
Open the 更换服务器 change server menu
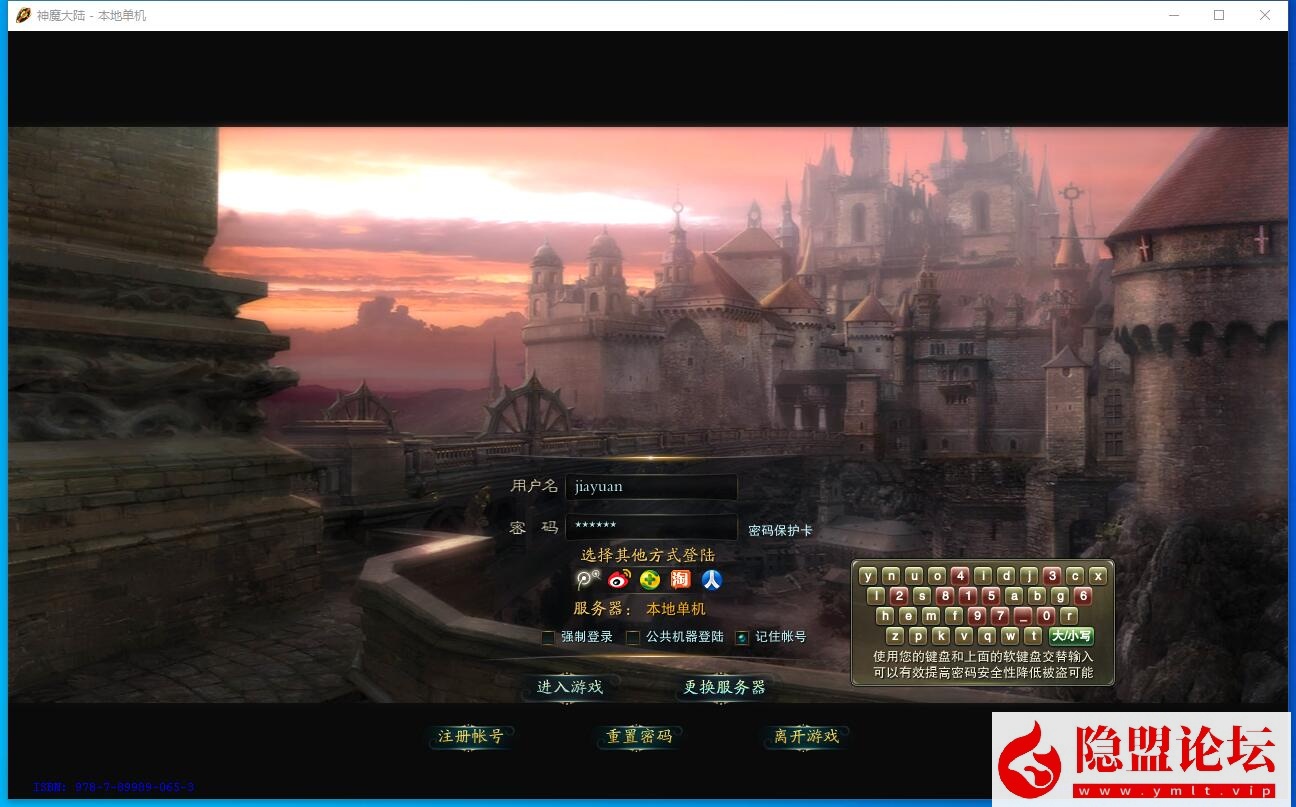[724, 687]
